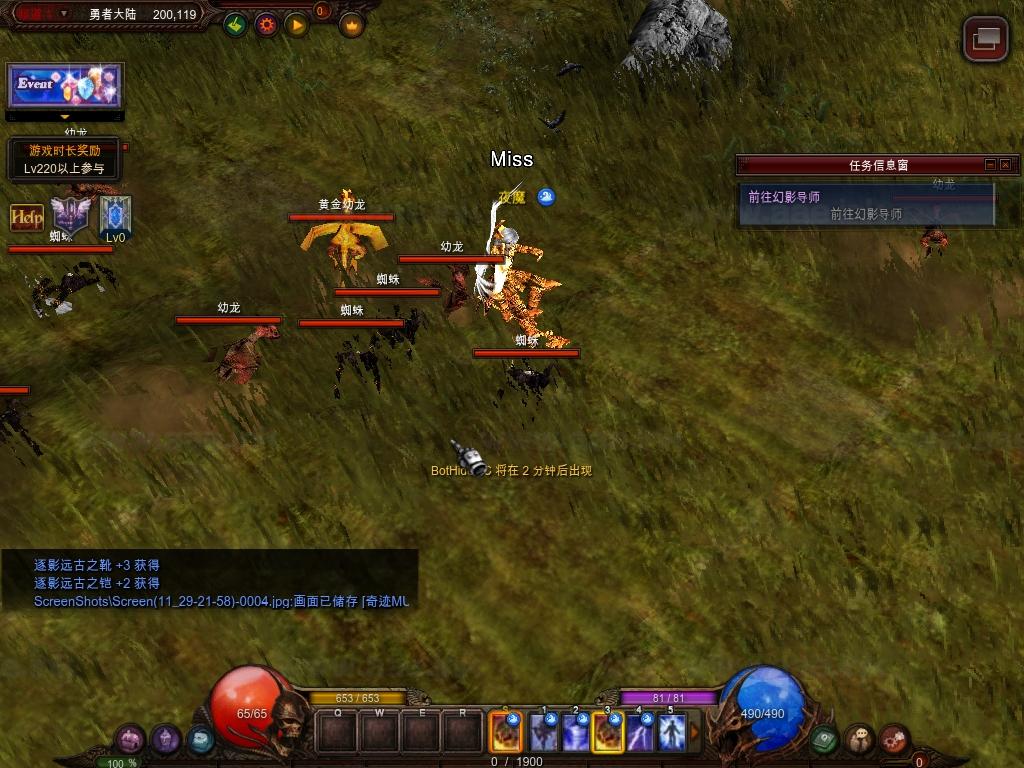Open the orange crown icon
The width and height of the screenshot is (1024, 768).
(352, 25)
